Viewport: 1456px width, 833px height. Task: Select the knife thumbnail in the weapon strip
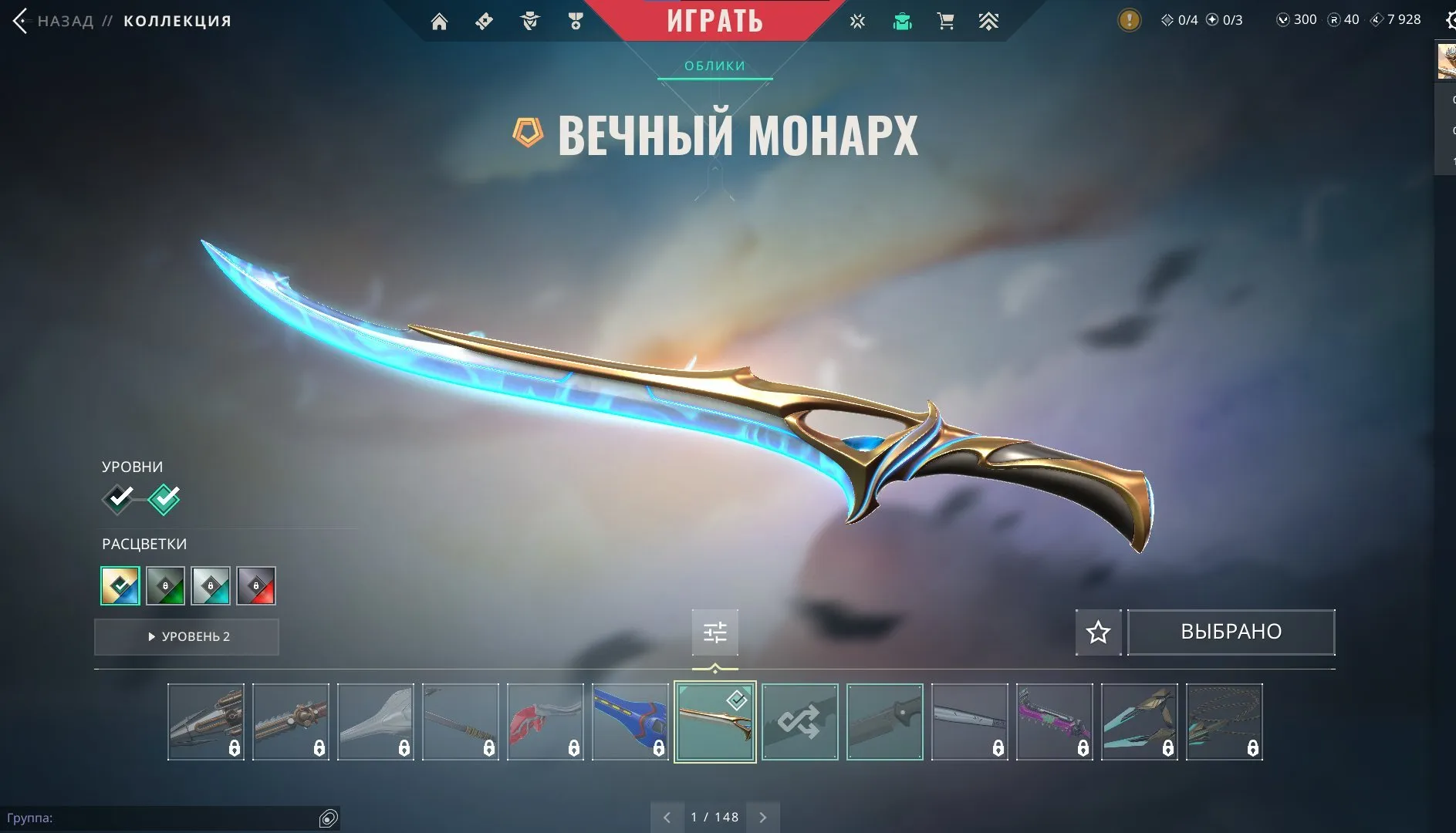pyautogui.click(x=885, y=721)
